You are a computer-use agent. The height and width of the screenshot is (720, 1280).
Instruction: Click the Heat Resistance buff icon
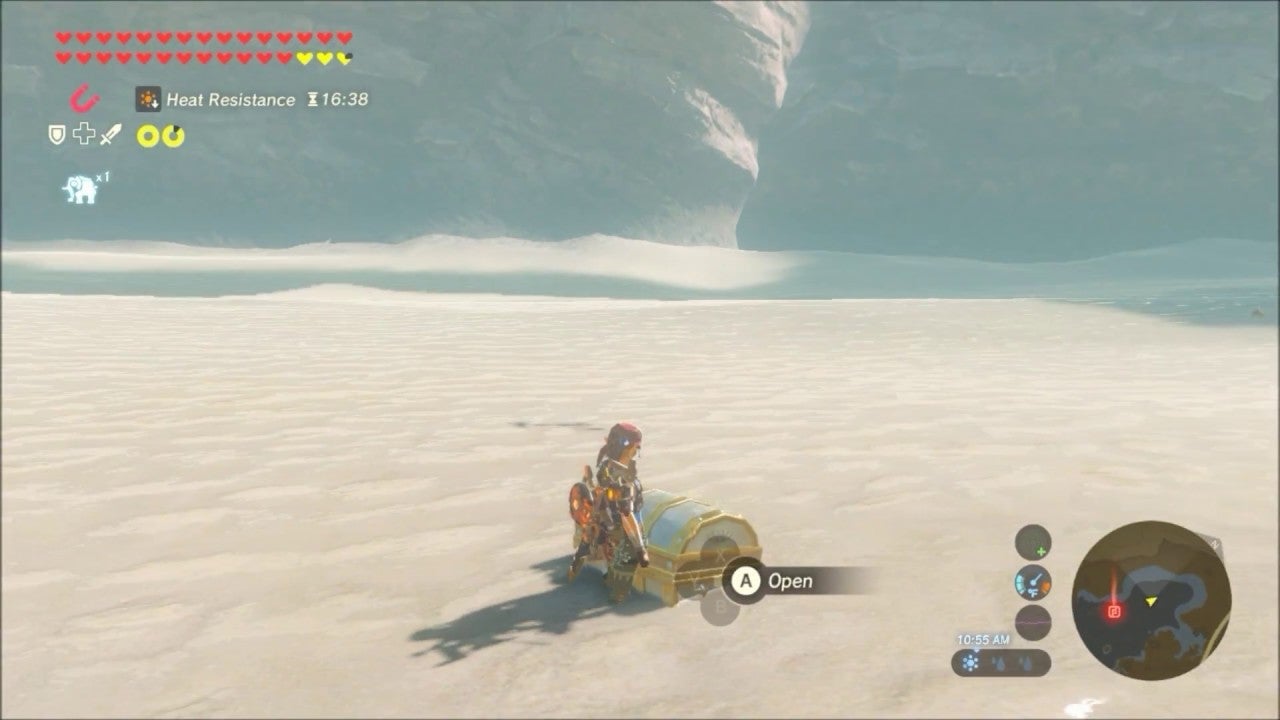148,99
